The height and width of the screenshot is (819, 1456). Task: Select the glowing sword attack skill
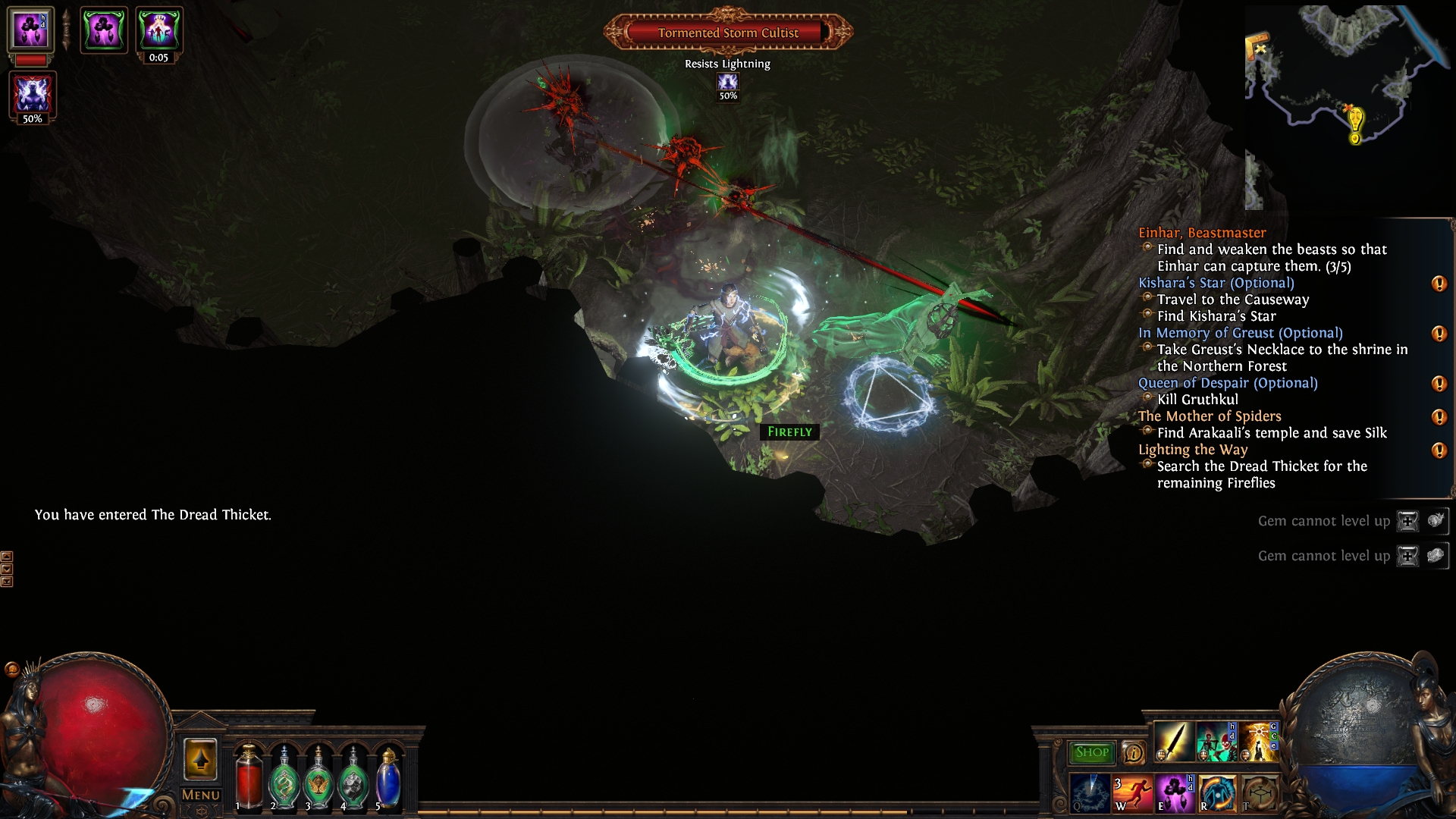(x=1173, y=742)
